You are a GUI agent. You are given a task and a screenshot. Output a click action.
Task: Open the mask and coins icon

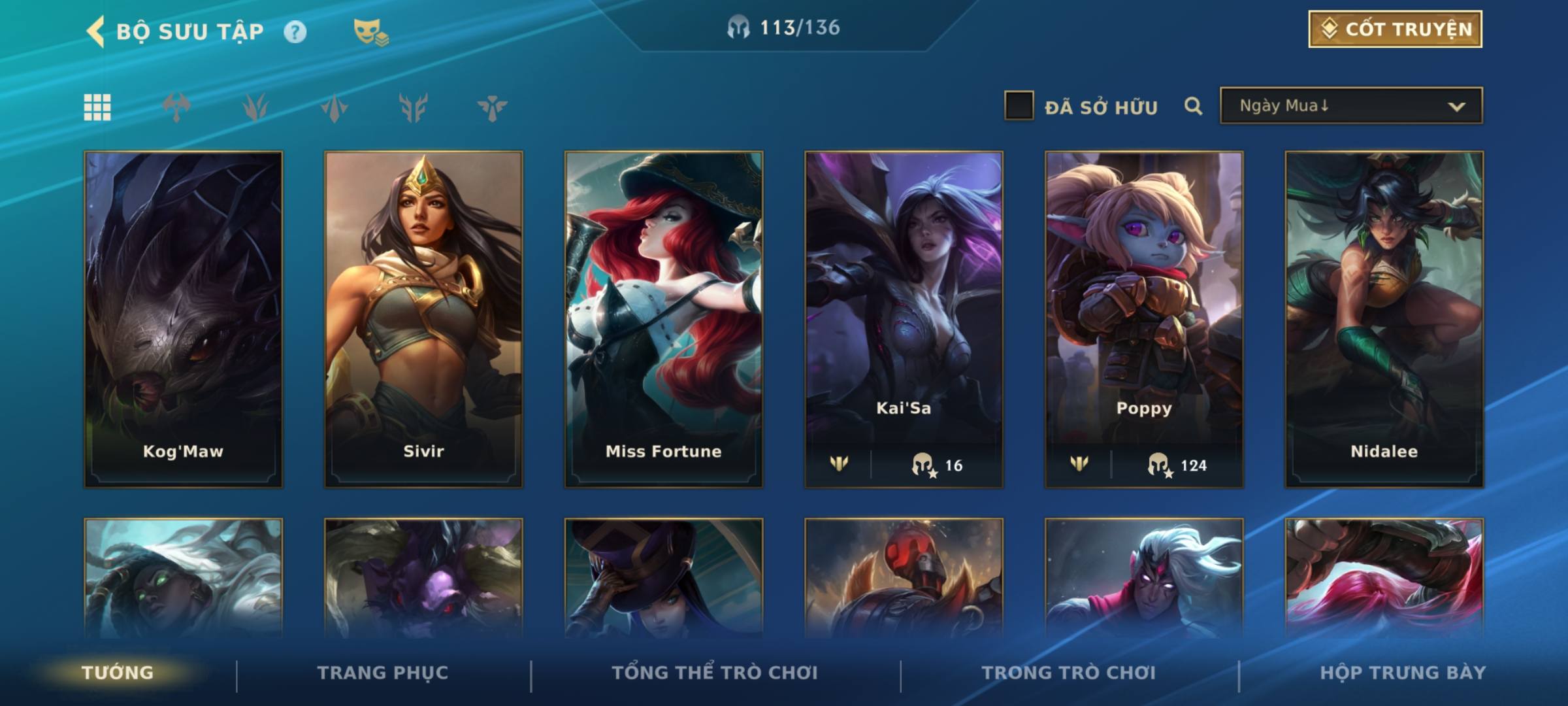click(370, 31)
